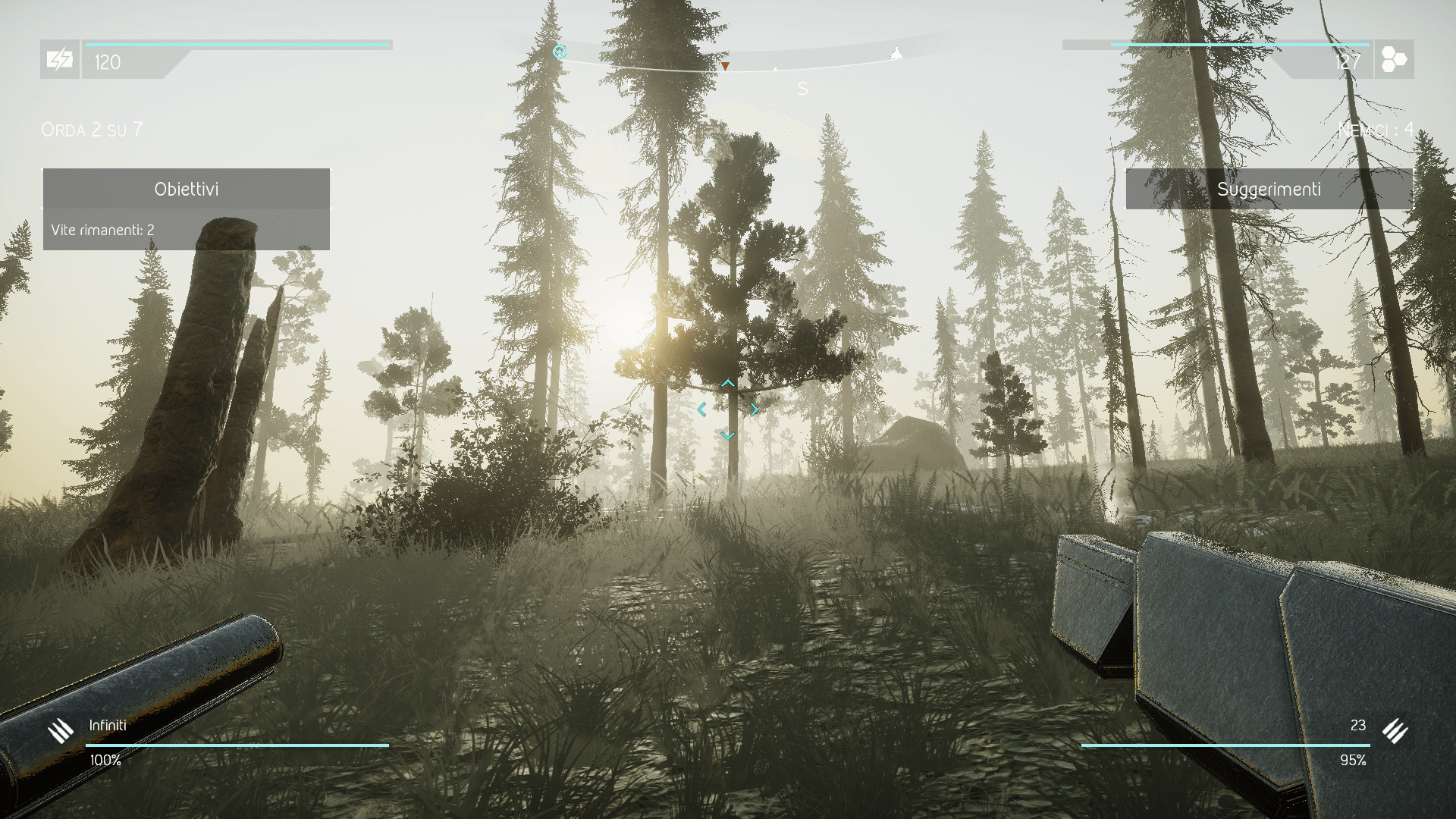The image size is (1456, 819).
Task: Expand the Suggerimenti hints panel
Action: coord(1269,189)
